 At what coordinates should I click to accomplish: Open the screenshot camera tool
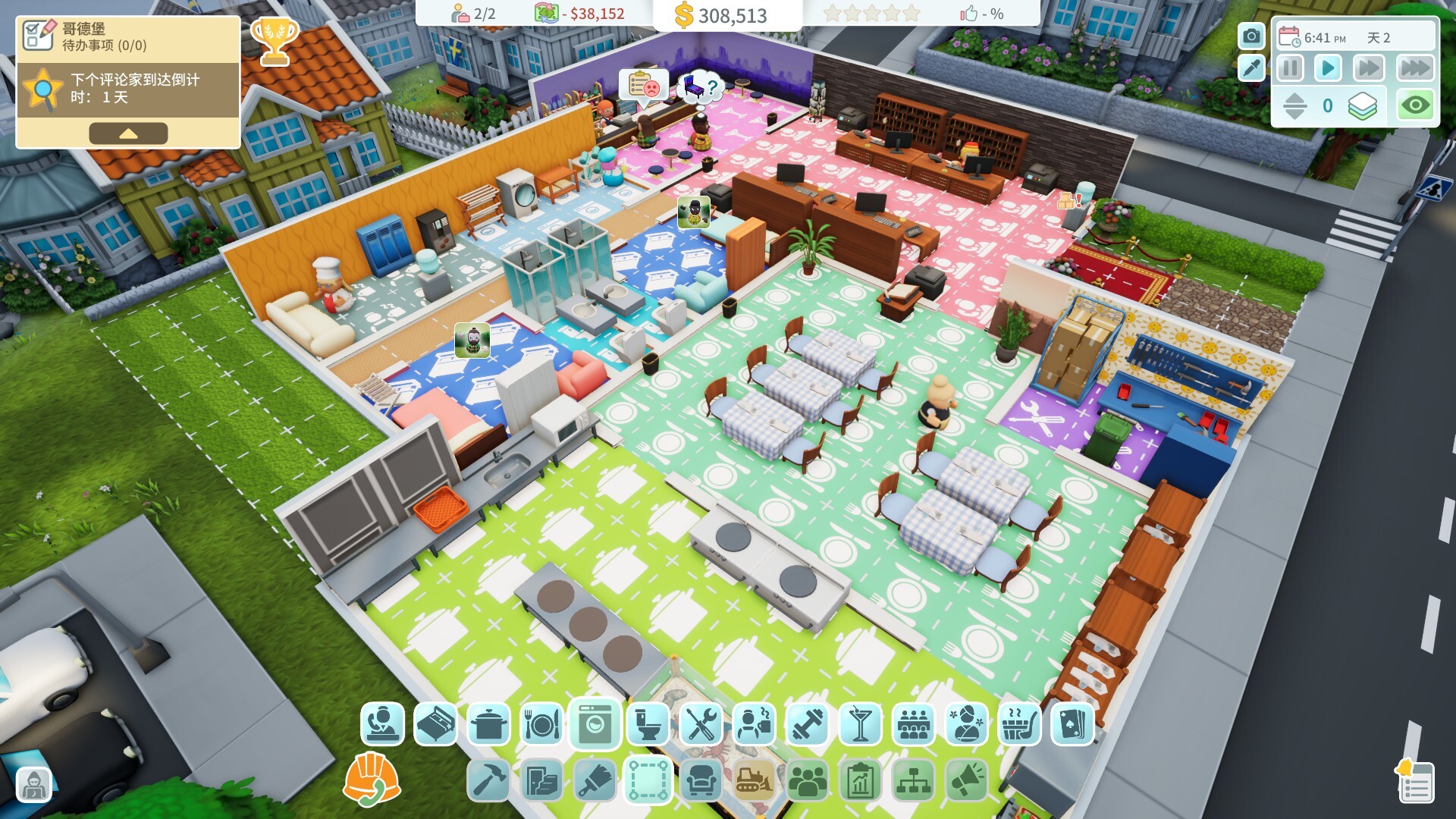1251,36
